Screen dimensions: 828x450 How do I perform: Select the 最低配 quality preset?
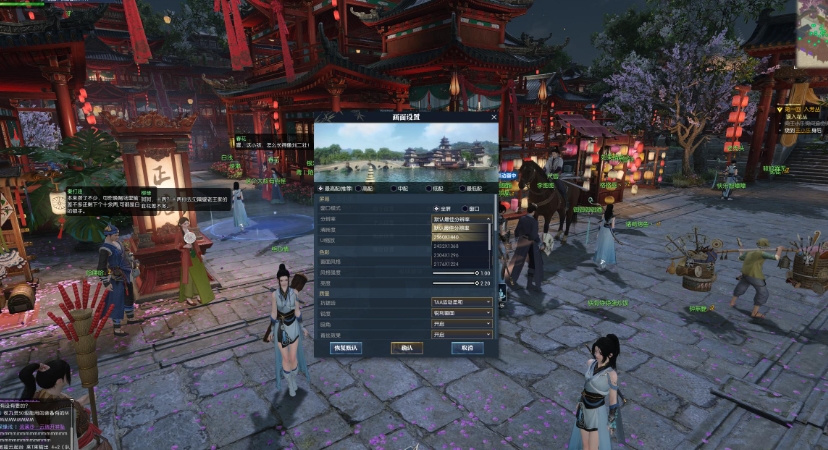461,188
